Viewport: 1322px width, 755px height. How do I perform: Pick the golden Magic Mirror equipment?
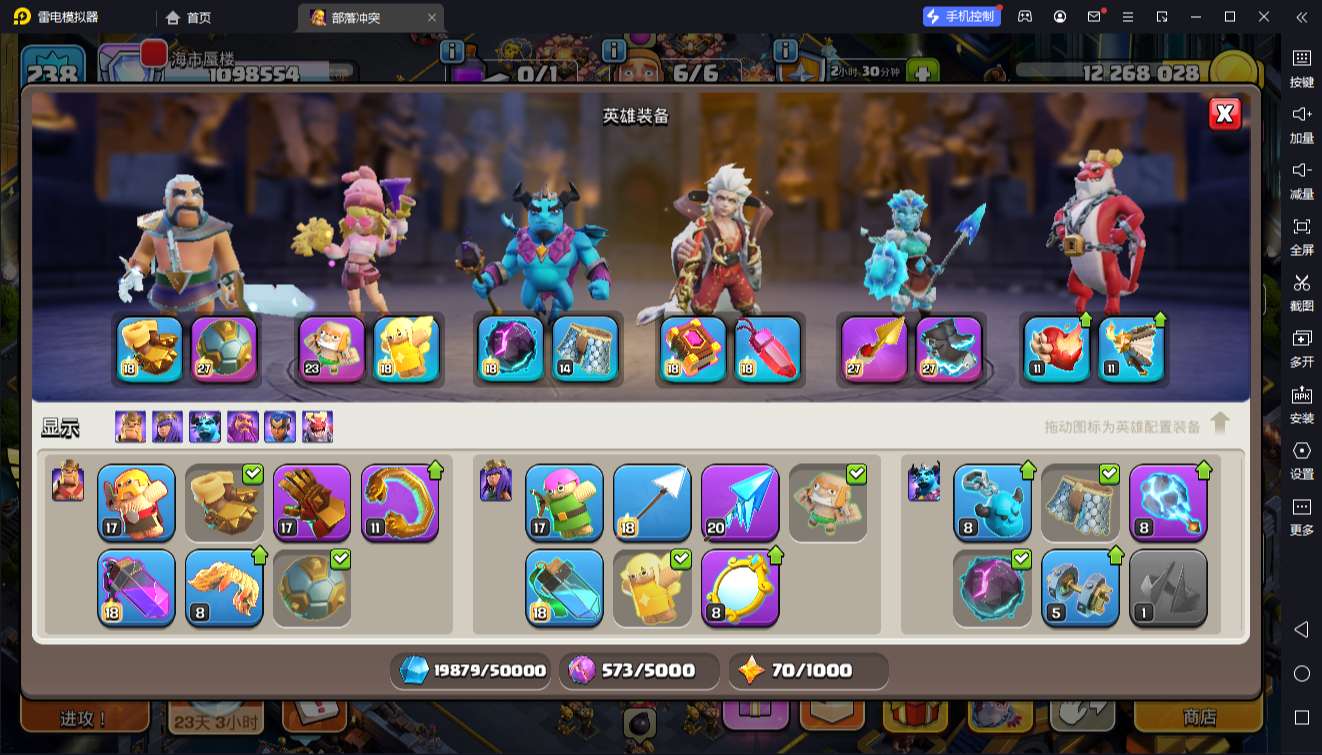(740, 587)
